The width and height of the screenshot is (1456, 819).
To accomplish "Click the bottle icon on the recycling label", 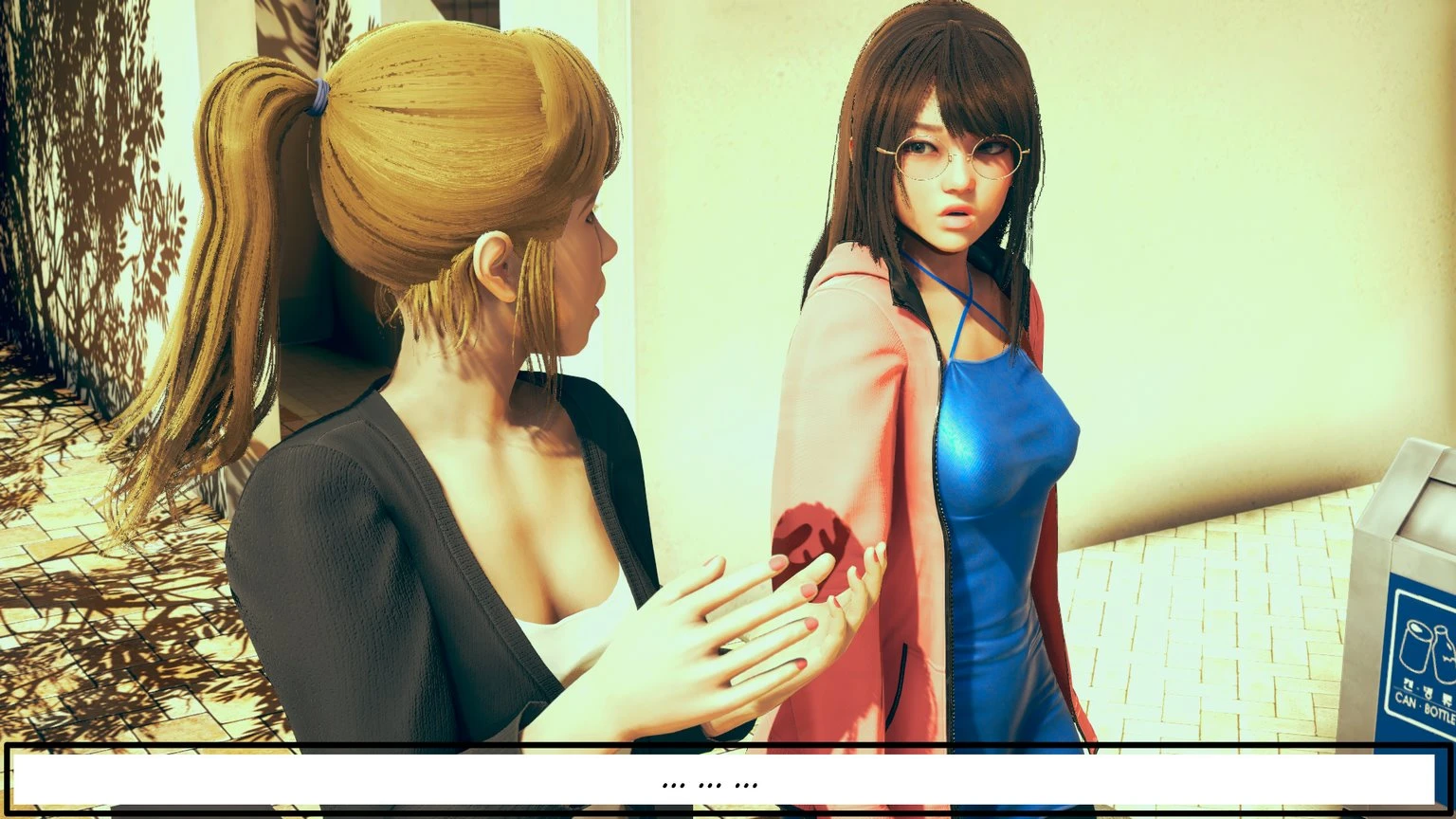I will coord(1442,652).
